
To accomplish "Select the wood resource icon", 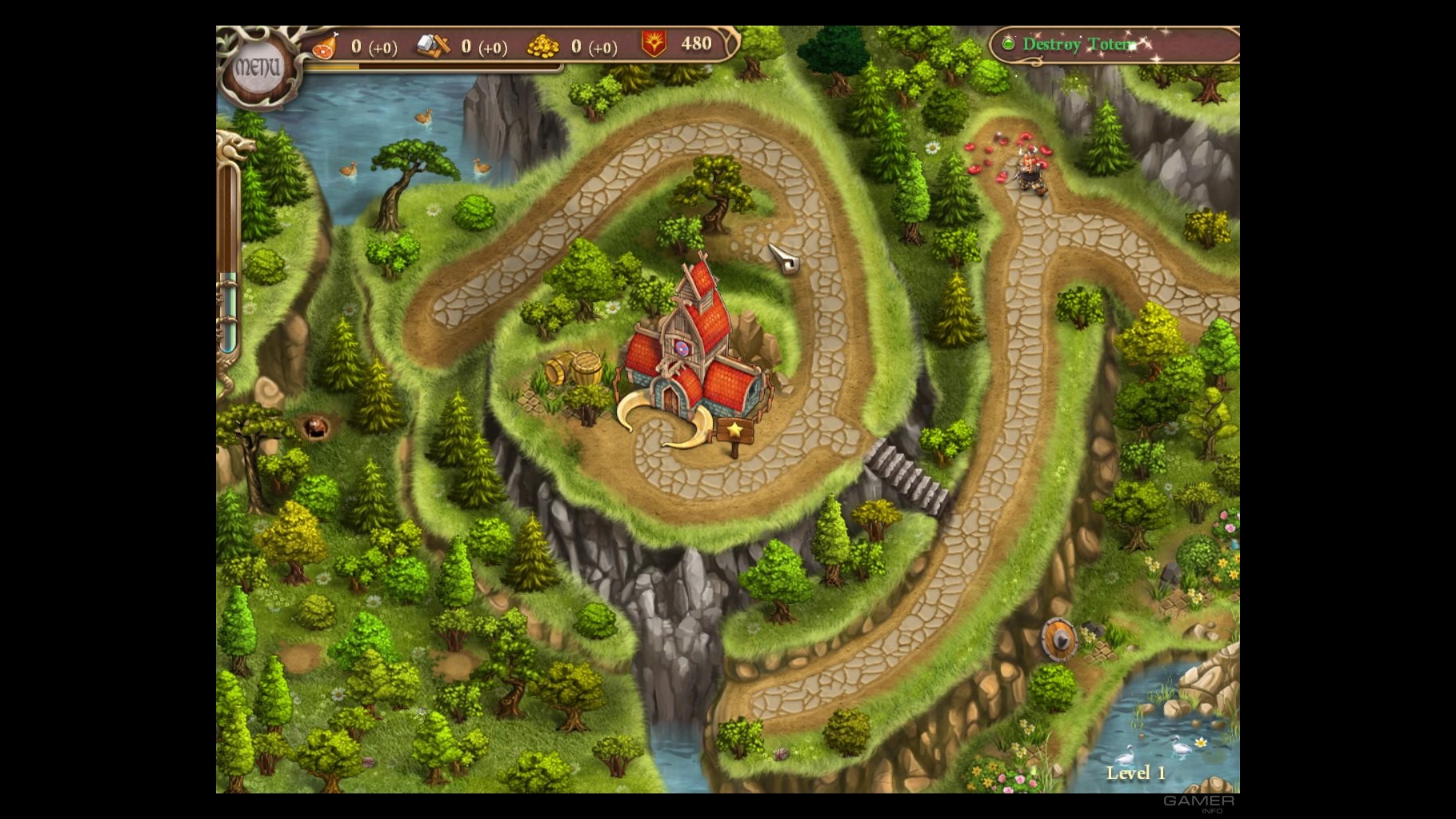I will [430, 46].
